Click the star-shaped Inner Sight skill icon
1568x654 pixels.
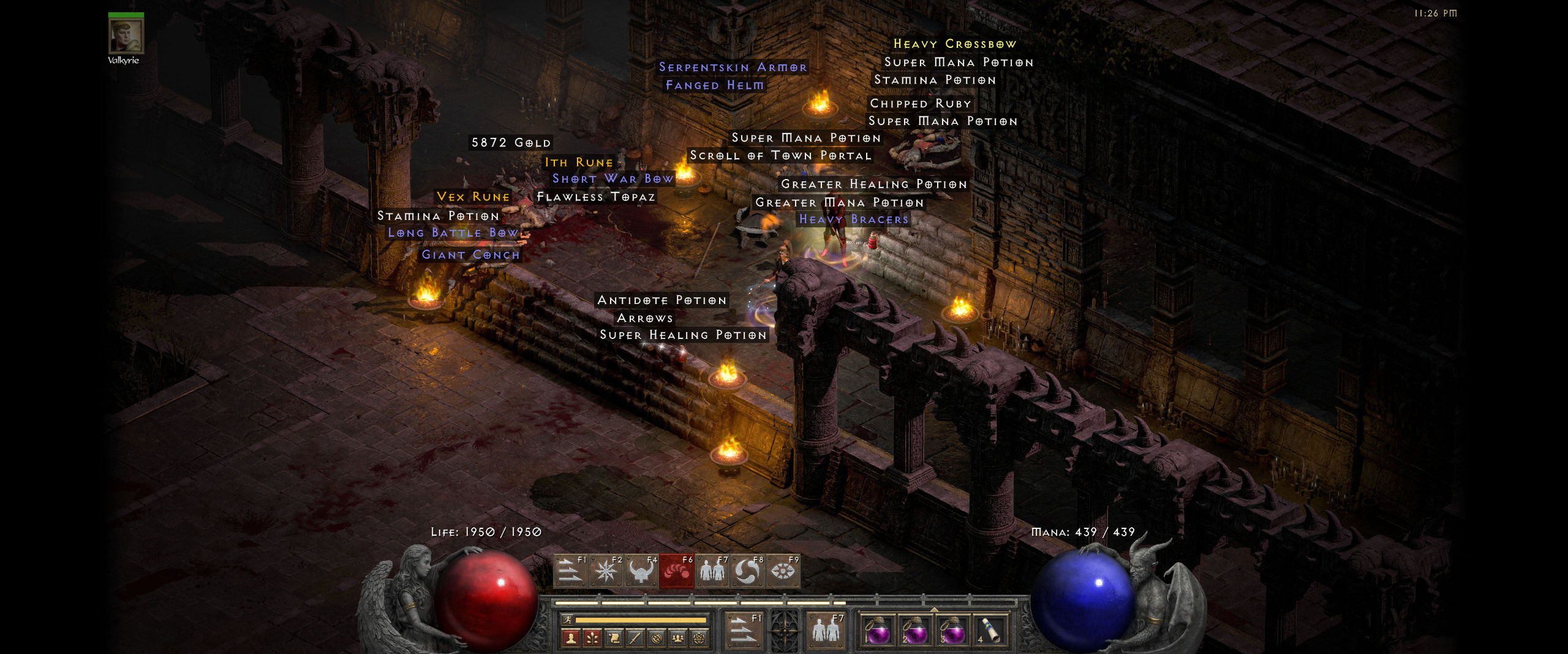point(606,572)
